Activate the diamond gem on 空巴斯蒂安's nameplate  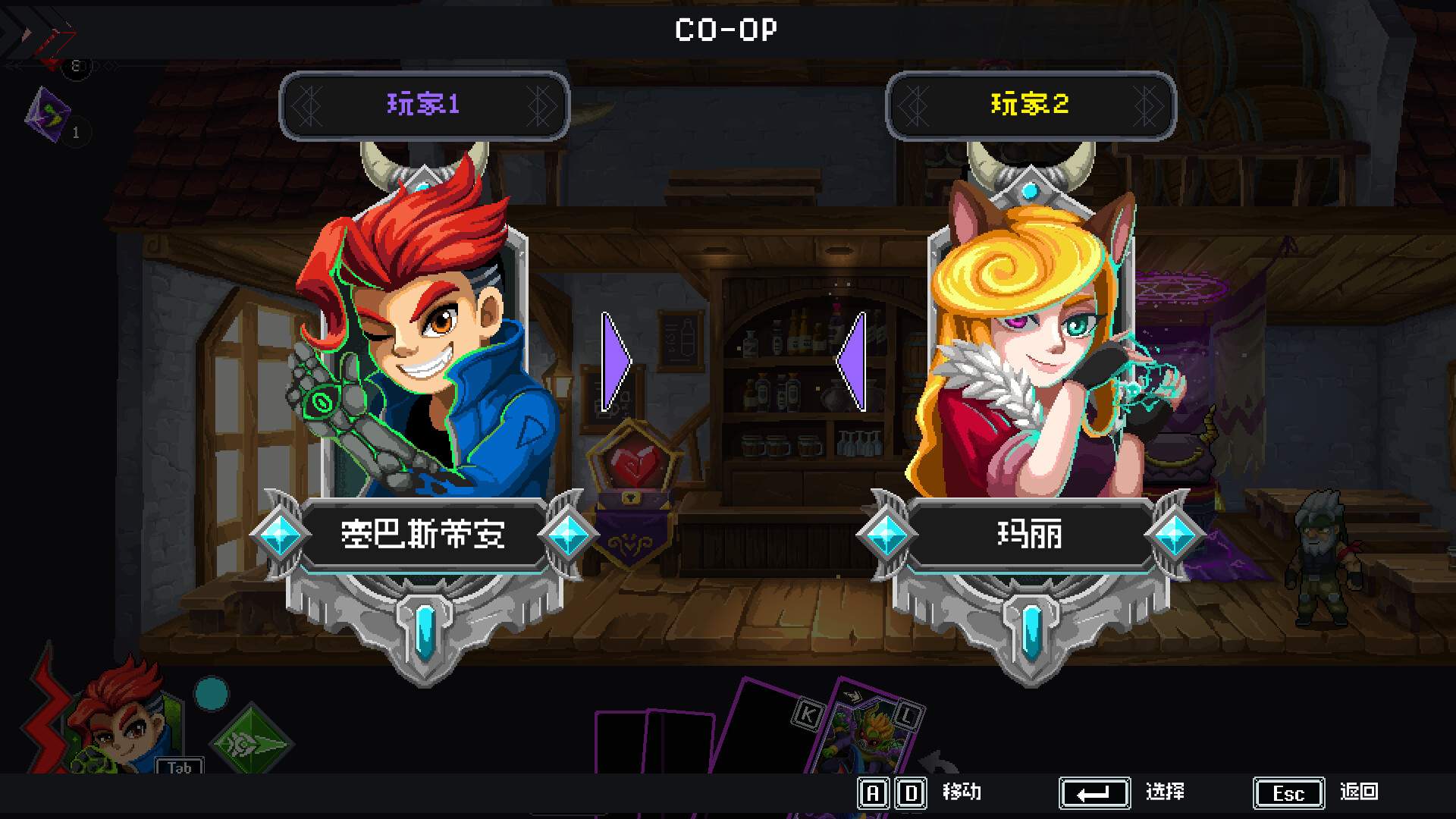(x=281, y=533)
